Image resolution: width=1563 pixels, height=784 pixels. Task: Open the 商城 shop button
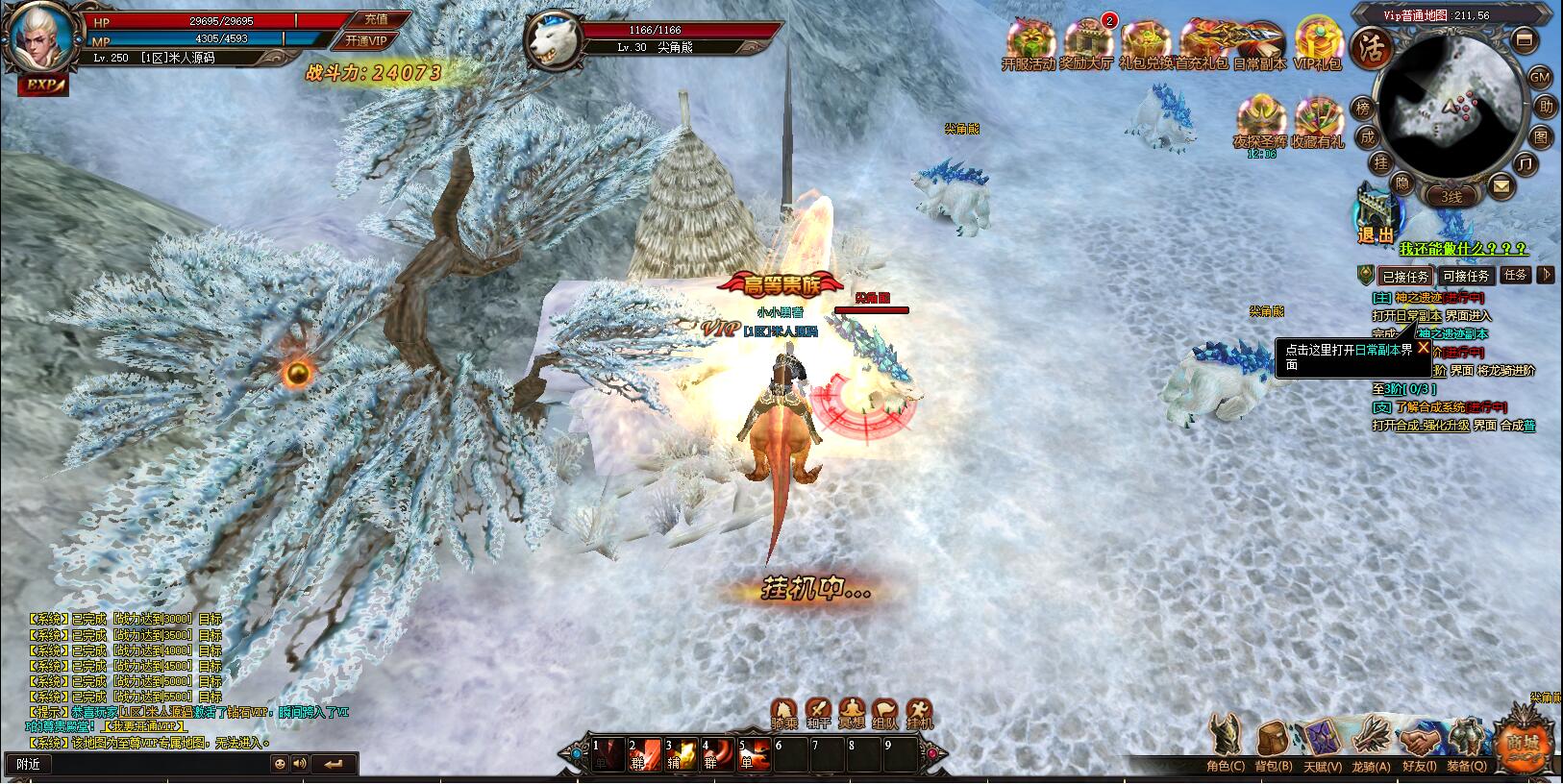tap(1524, 742)
